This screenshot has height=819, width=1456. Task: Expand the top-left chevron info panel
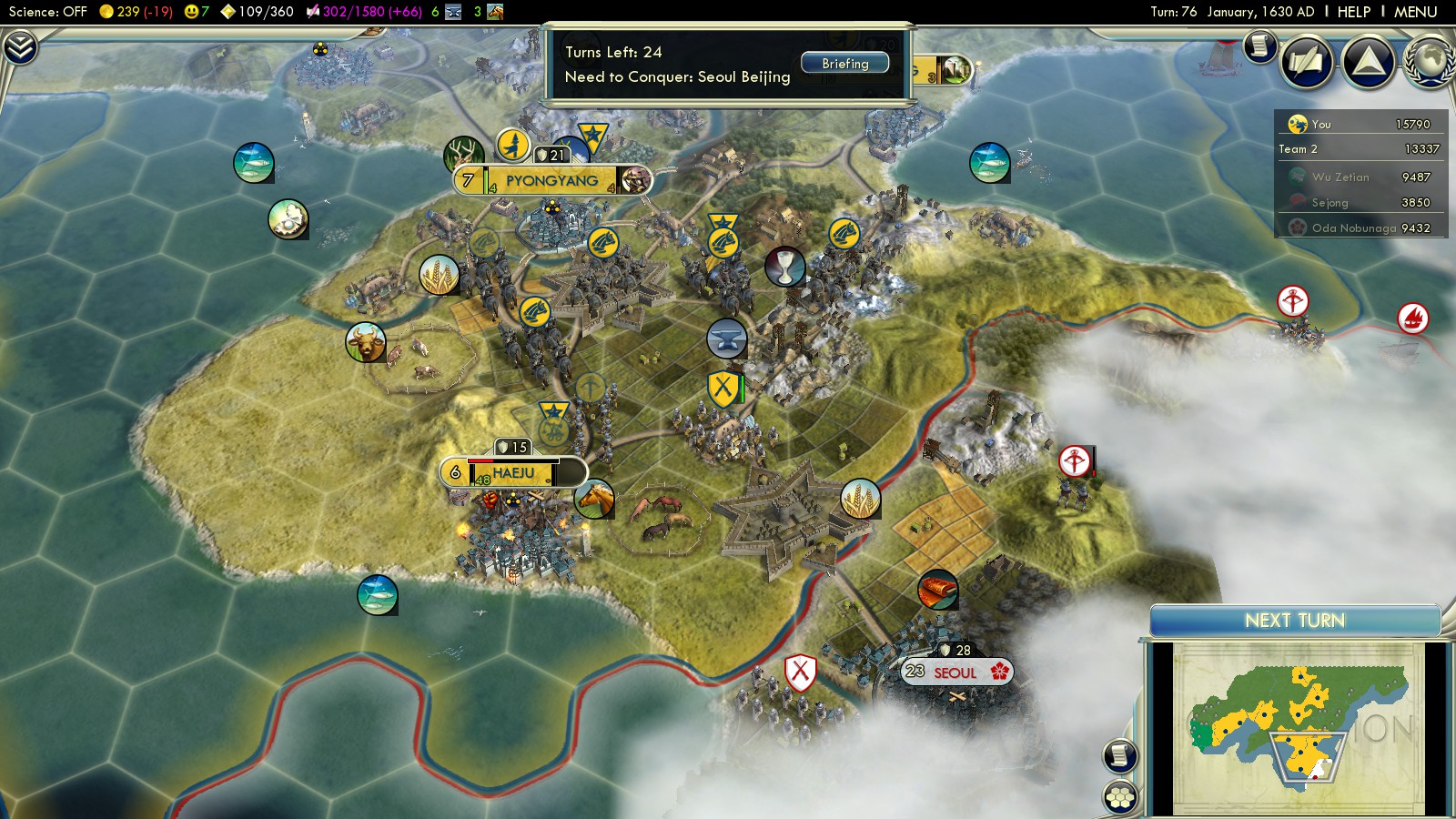click(19, 47)
